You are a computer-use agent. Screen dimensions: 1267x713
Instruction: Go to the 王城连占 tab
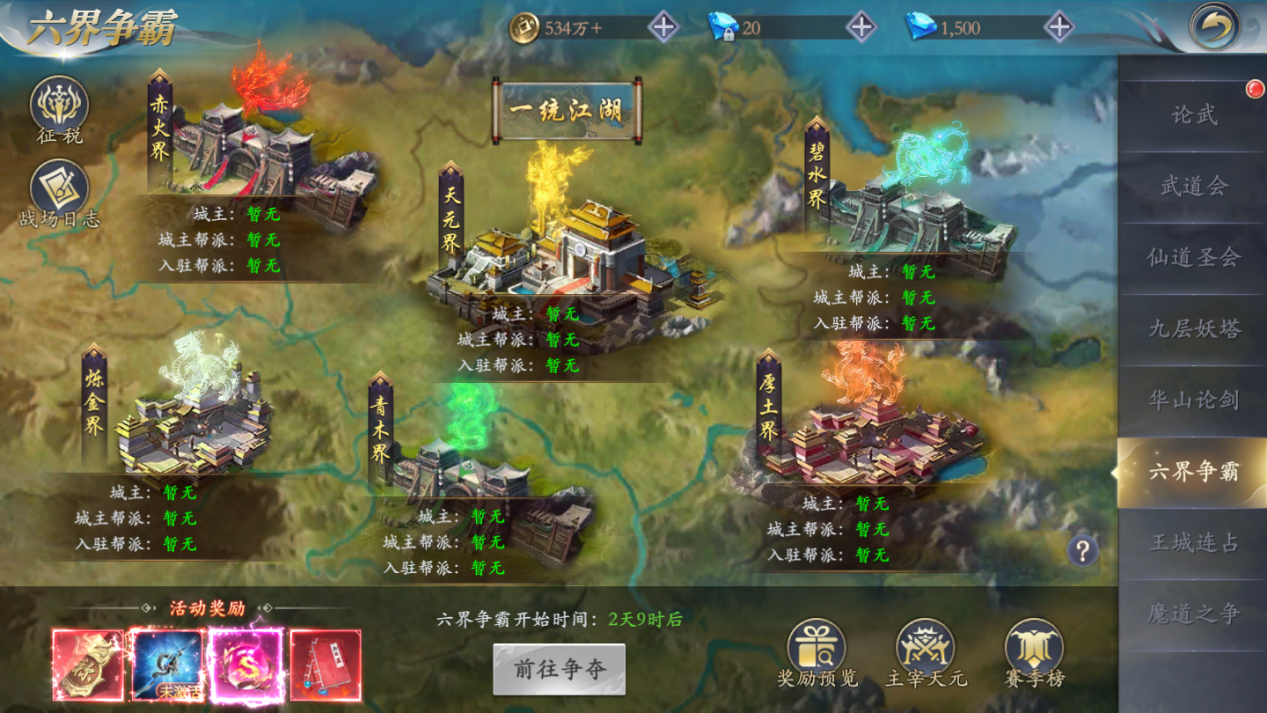pos(1193,543)
